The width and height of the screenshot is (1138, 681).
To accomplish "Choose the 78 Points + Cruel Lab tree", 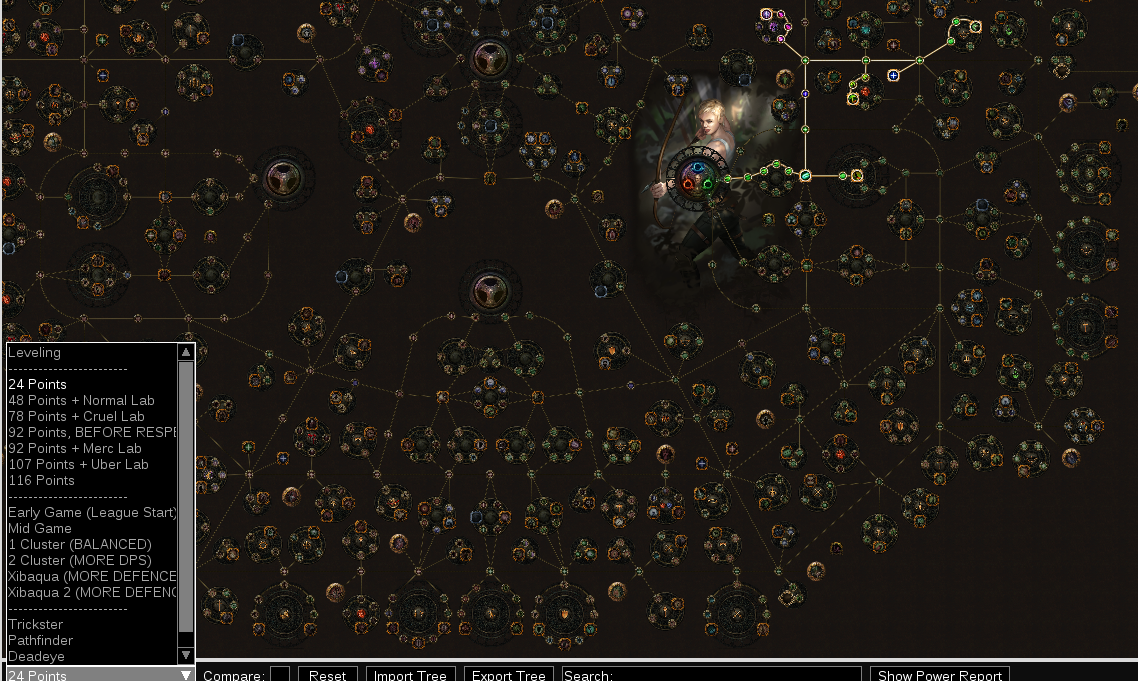I will click(76, 416).
